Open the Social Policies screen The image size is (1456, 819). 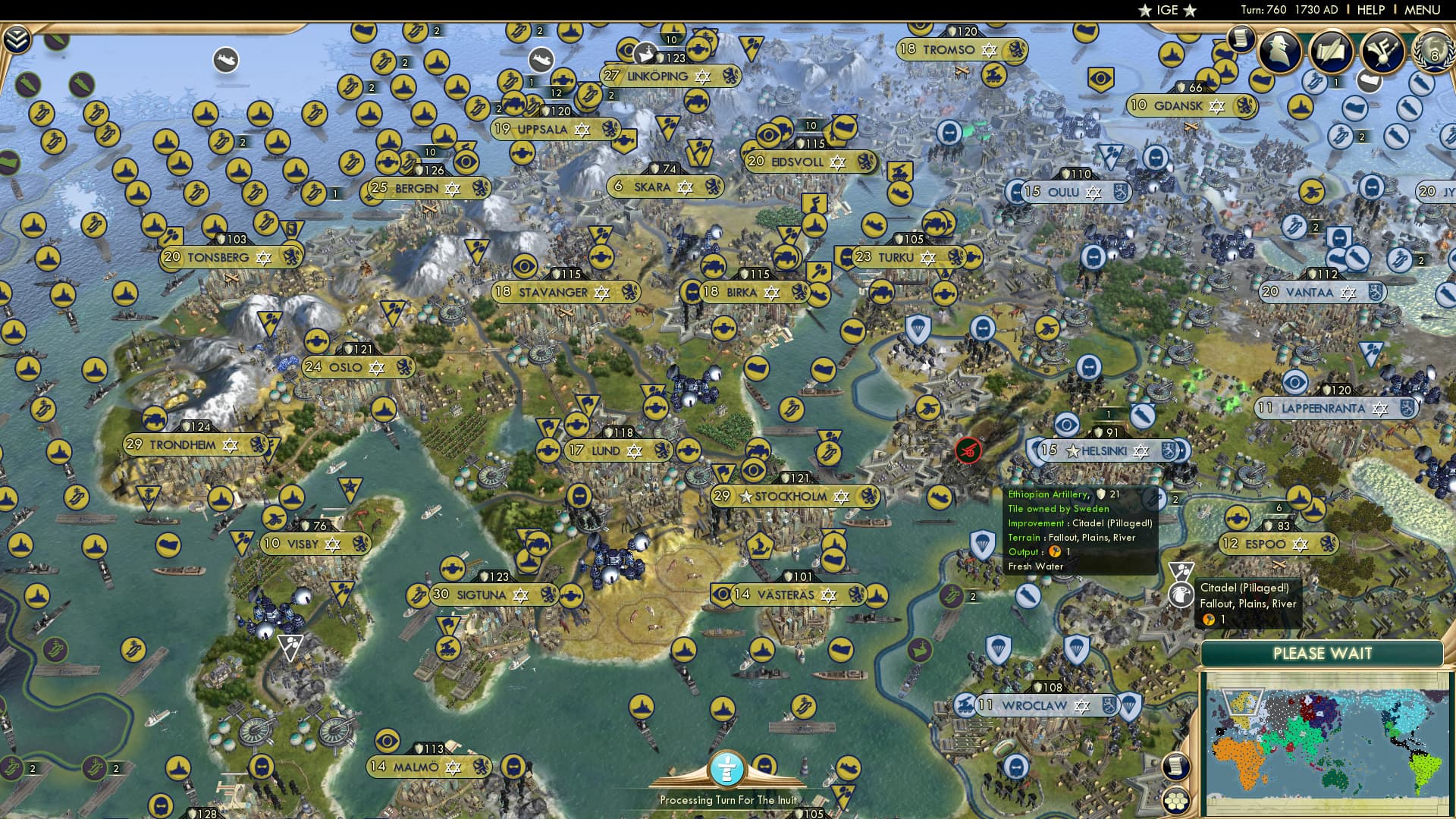click(x=1331, y=51)
